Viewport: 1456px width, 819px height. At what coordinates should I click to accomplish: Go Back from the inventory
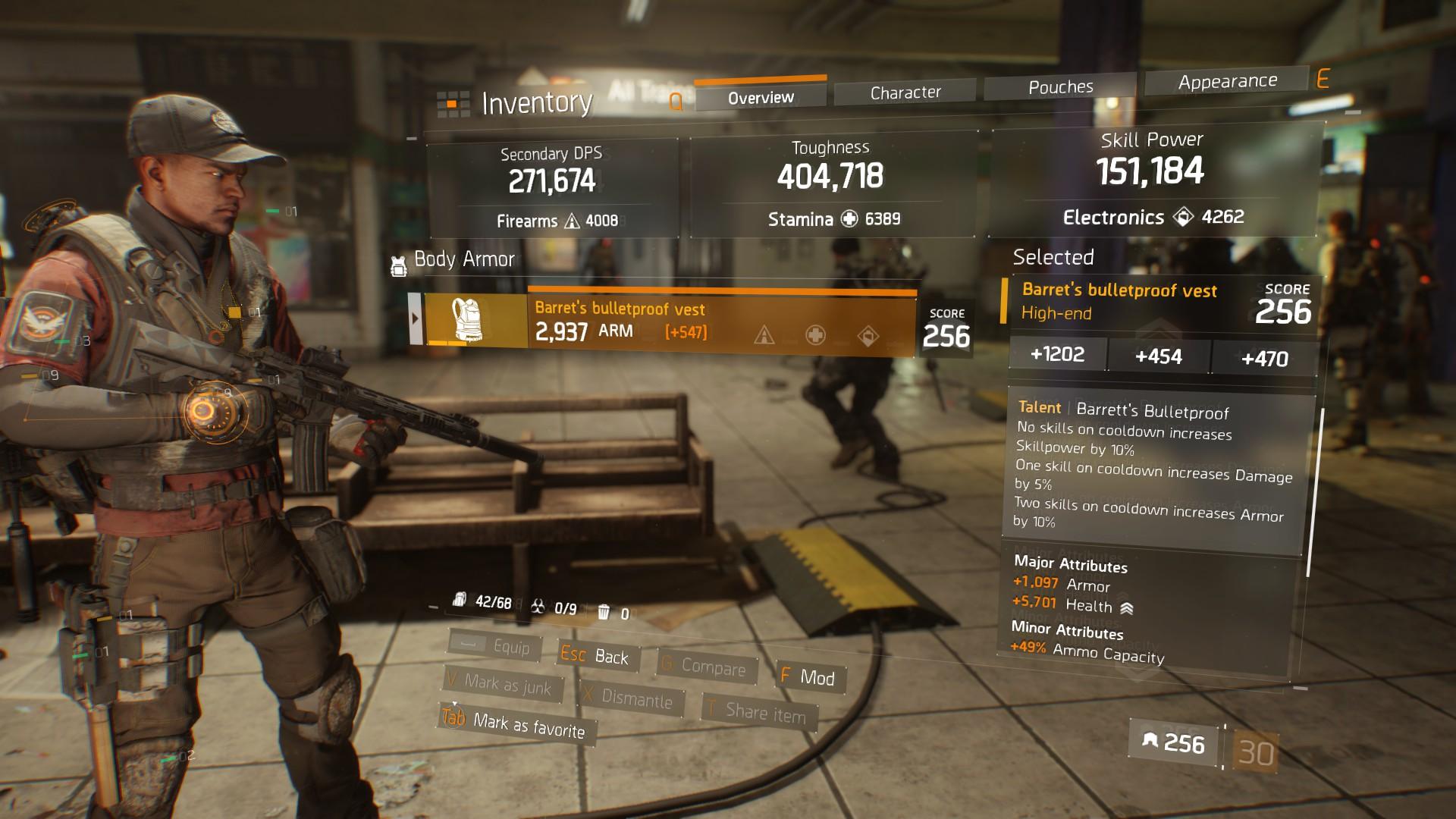click(x=596, y=656)
